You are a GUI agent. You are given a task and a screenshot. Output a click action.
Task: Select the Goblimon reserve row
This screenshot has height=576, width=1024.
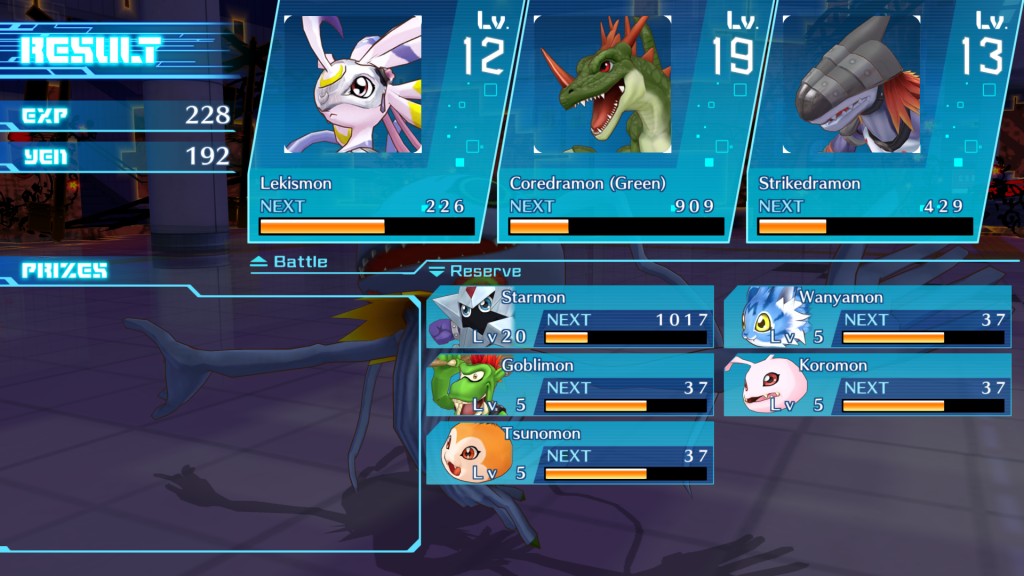pos(571,385)
